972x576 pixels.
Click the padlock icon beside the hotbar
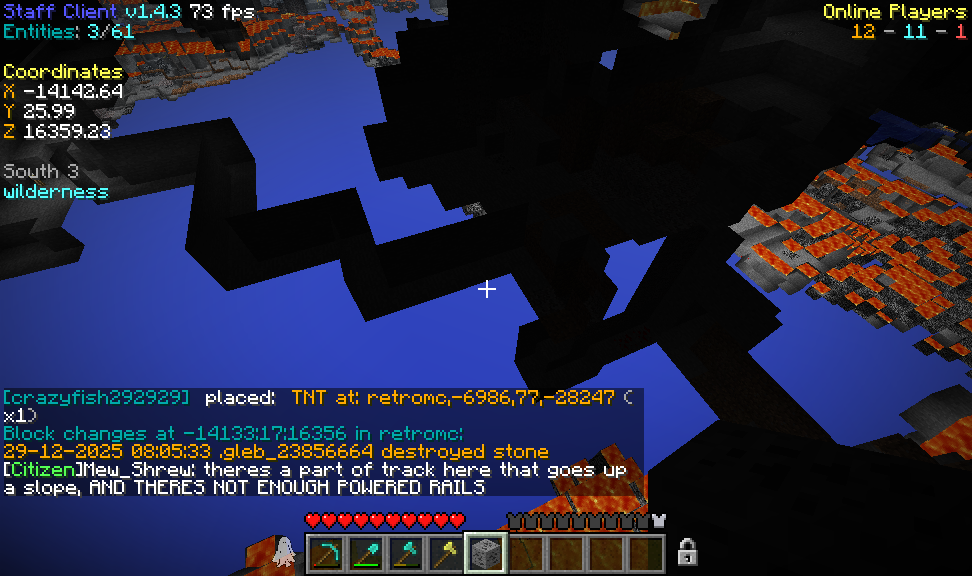point(687,551)
